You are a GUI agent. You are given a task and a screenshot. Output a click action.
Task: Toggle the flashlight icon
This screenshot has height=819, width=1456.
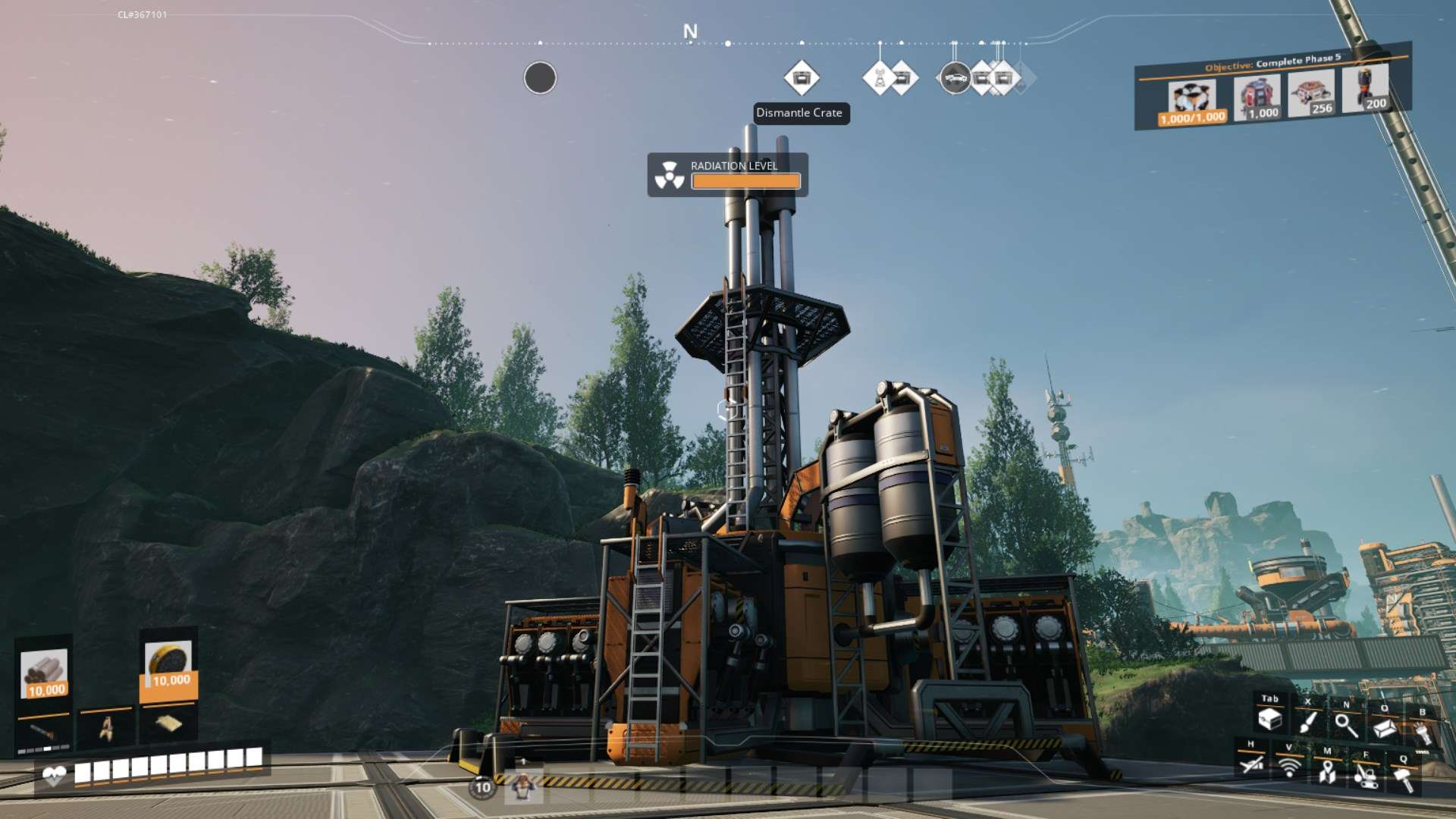pos(1422,733)
